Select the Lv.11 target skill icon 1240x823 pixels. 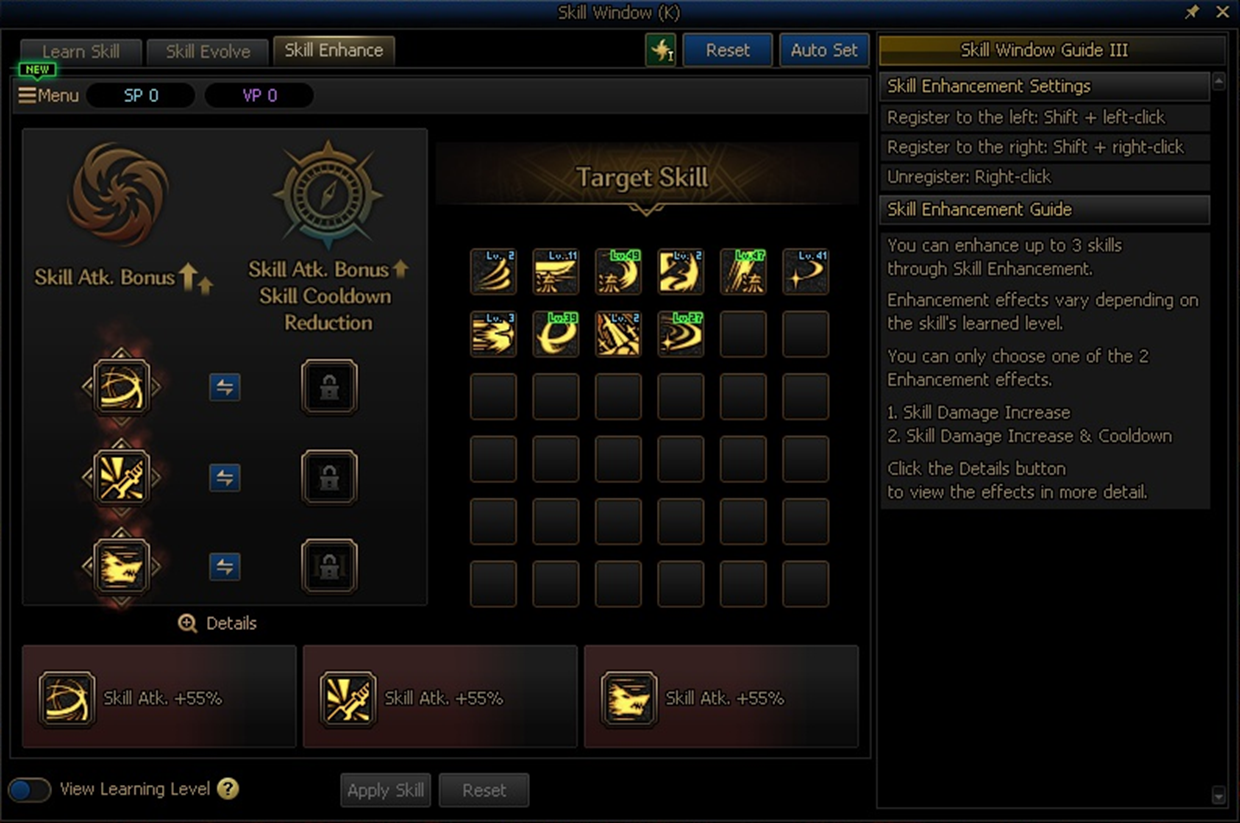[x=556, y=272]
